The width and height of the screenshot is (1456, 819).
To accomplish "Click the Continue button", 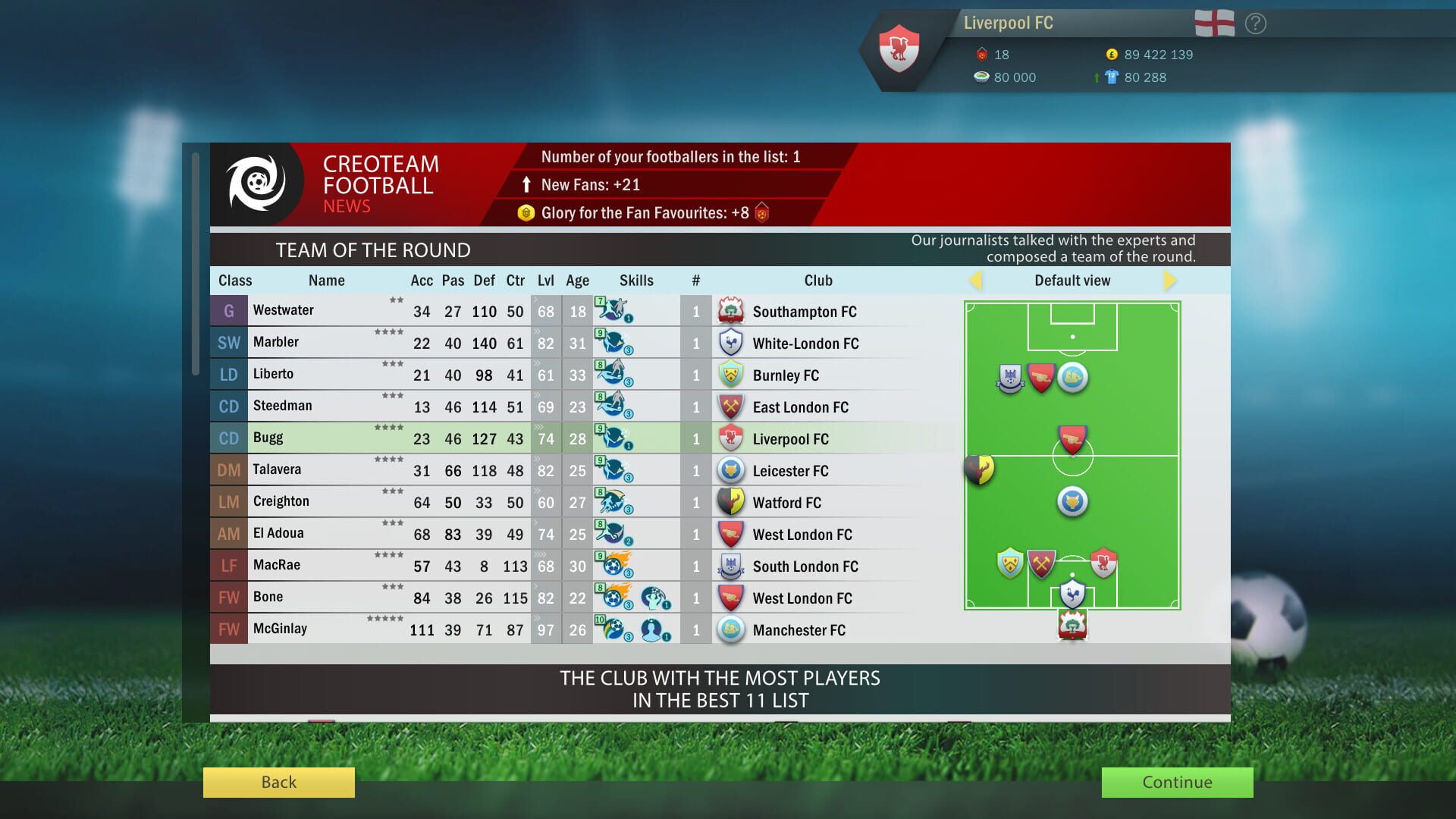I will [x=1176, y=783].
